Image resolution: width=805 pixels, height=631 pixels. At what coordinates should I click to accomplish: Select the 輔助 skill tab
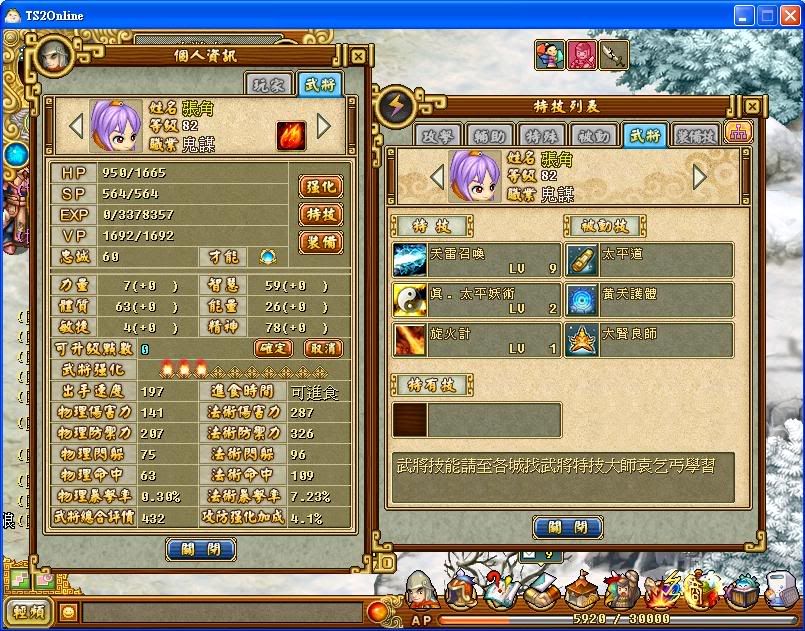490,136
